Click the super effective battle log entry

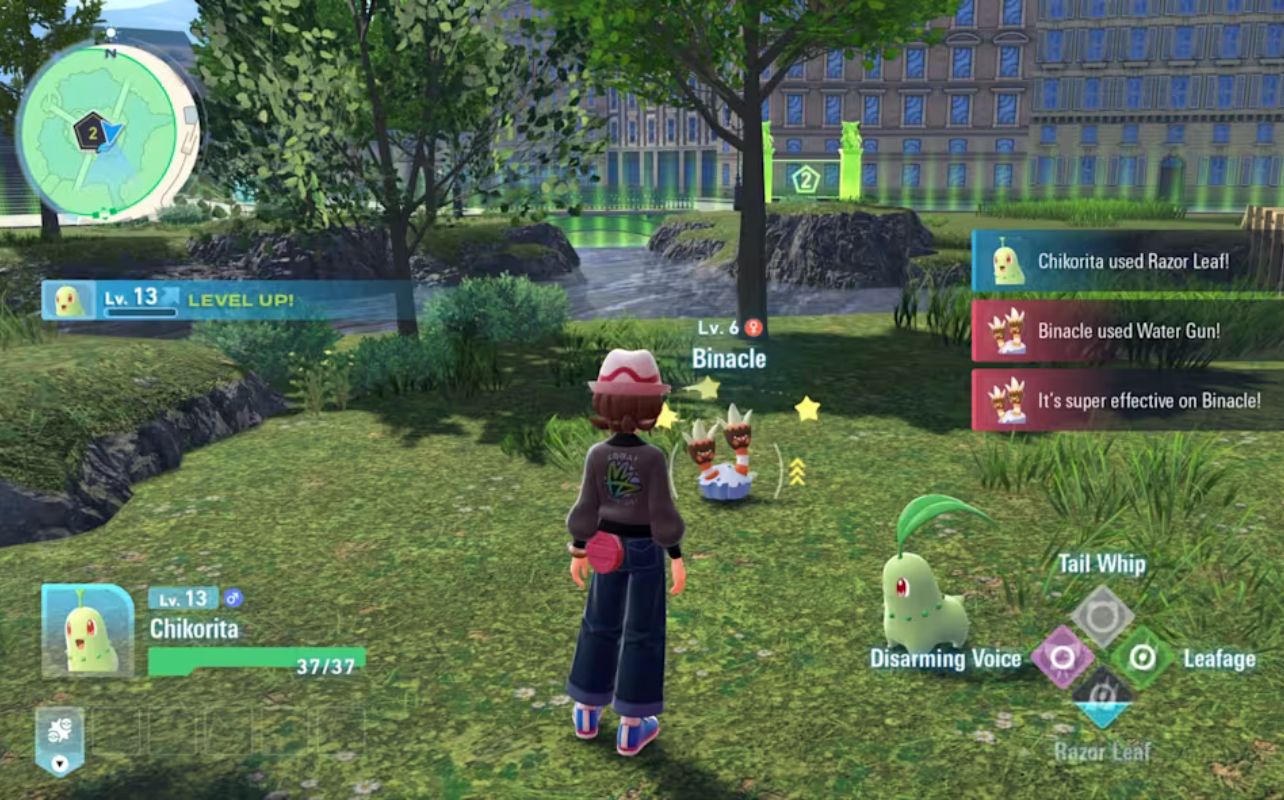pyautogui.click(x=1127, y=400)
